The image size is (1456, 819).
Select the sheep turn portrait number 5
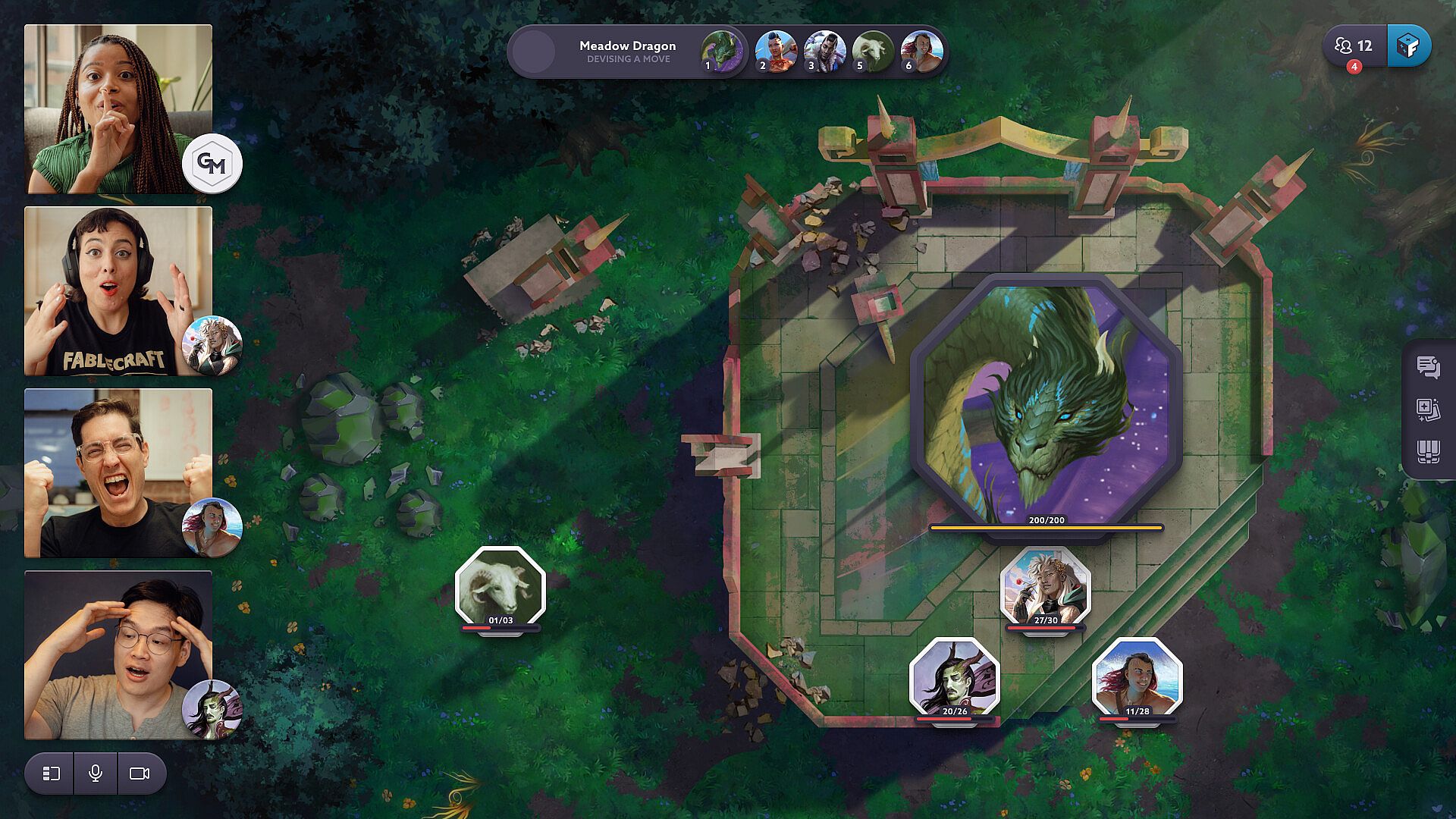tap(872, 52)
